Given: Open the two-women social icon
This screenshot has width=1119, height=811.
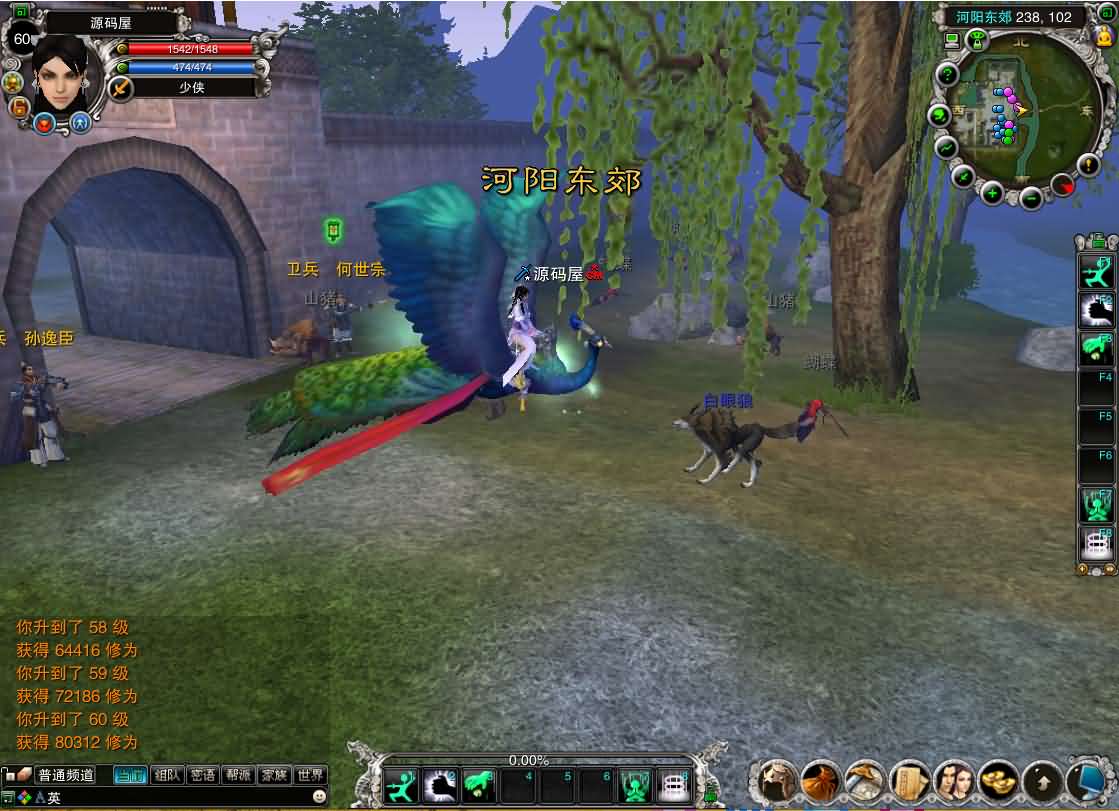Looking at the screenshot, I should [953, 780].
